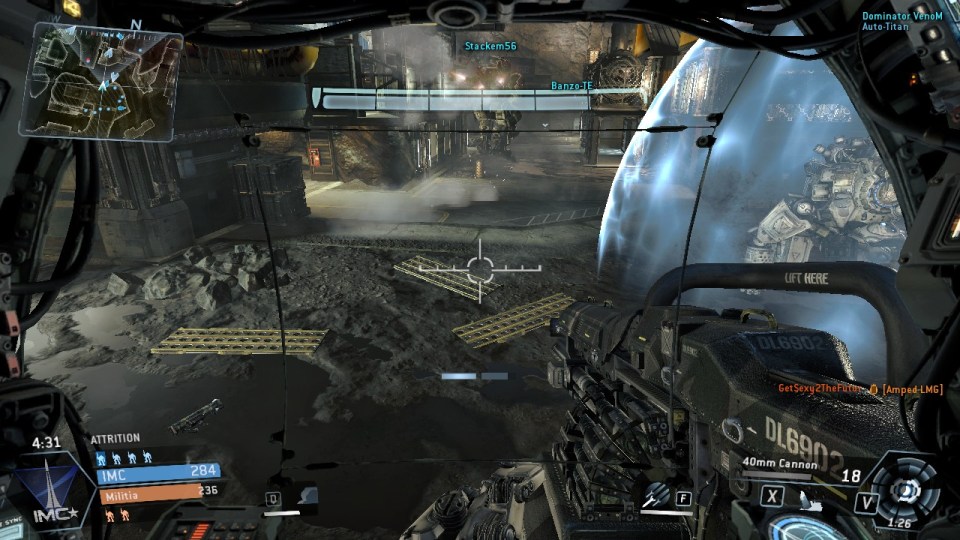Click the Titan punch melee icon
Screen dimensions: 960x540
tap(815, 497)
